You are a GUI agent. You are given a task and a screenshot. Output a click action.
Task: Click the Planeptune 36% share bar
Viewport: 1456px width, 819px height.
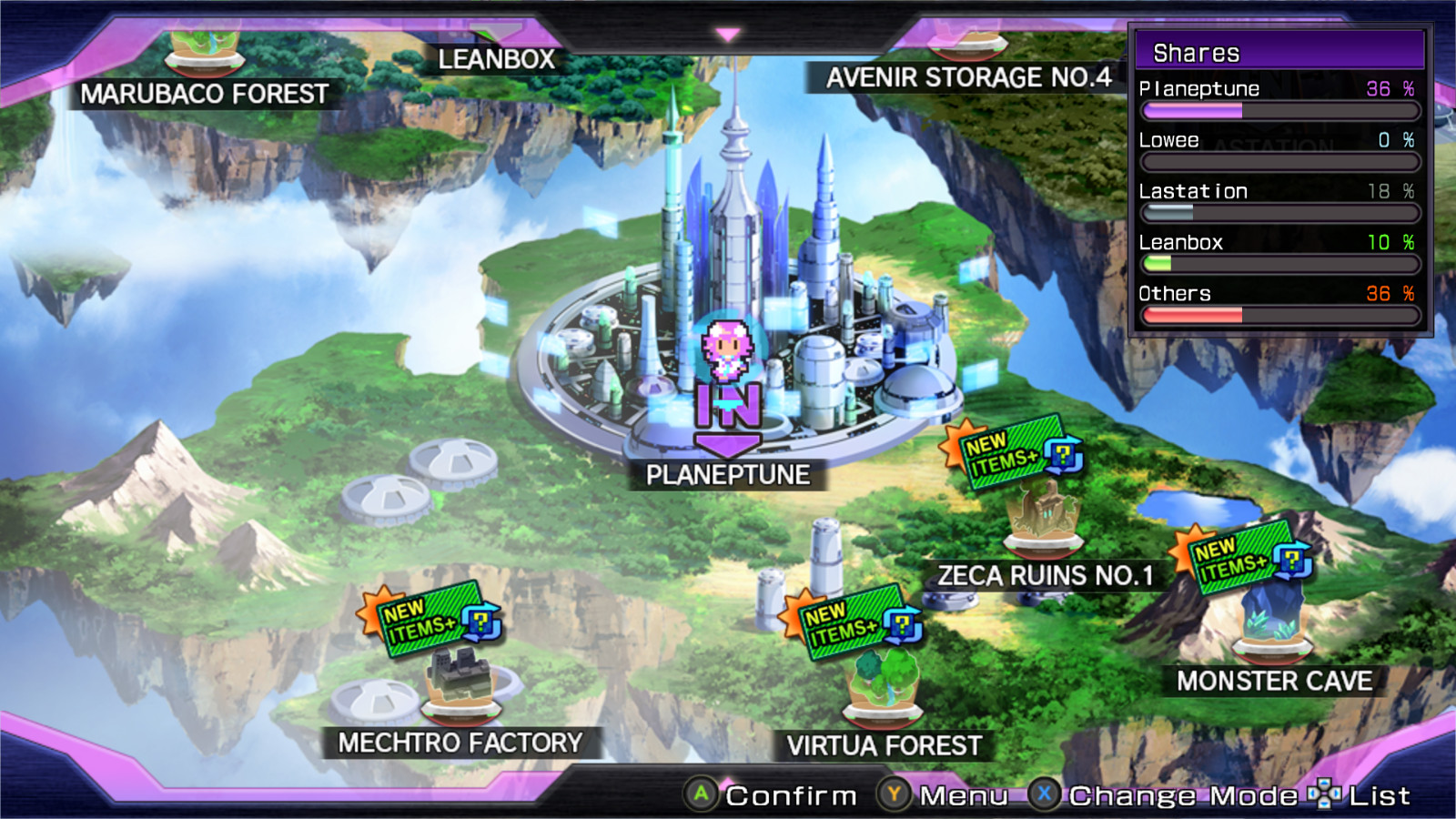click(1283, 109)
